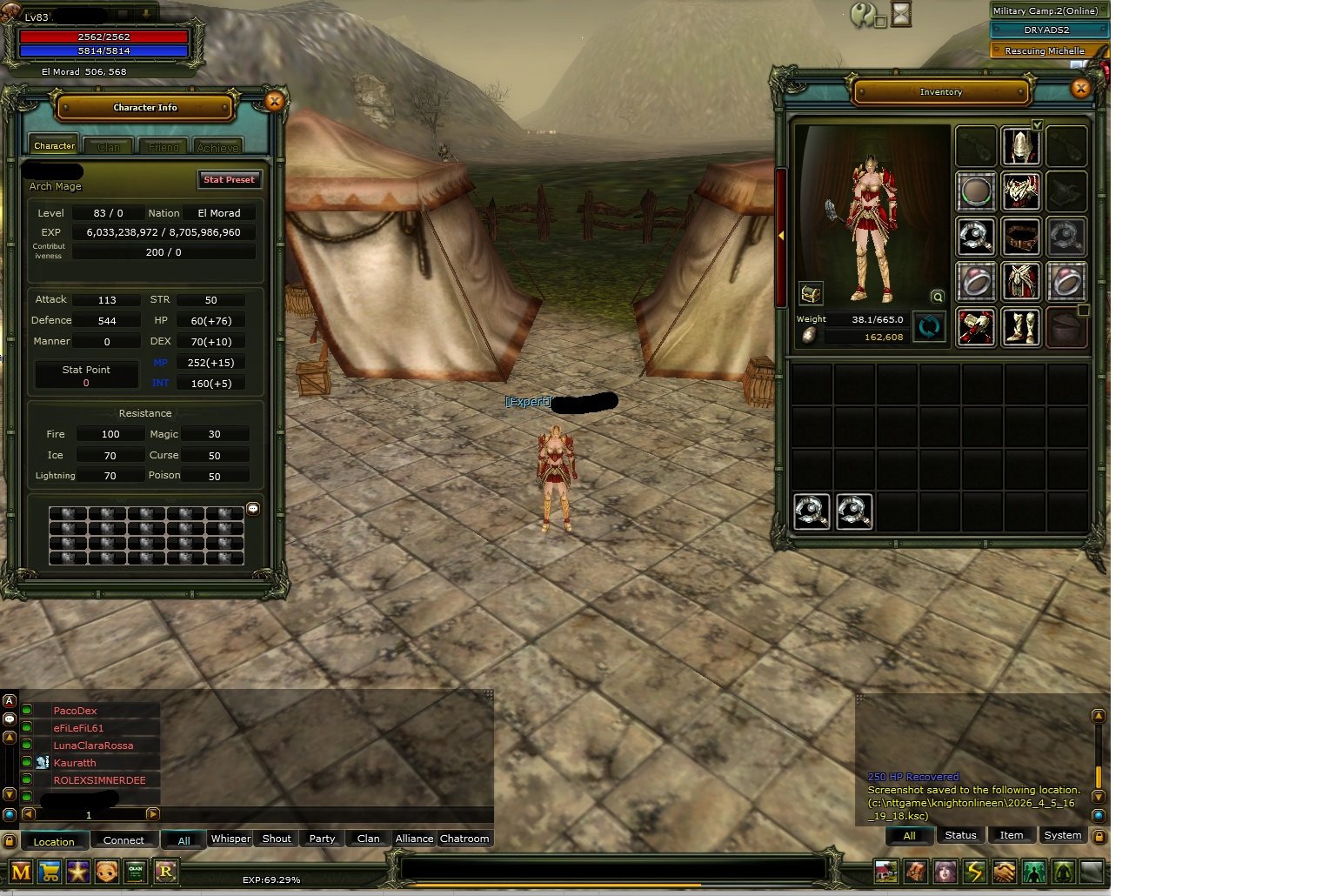Open the Clan board icon near EXP bar
Screen dimensions: 1336x896
pos(136,872)
